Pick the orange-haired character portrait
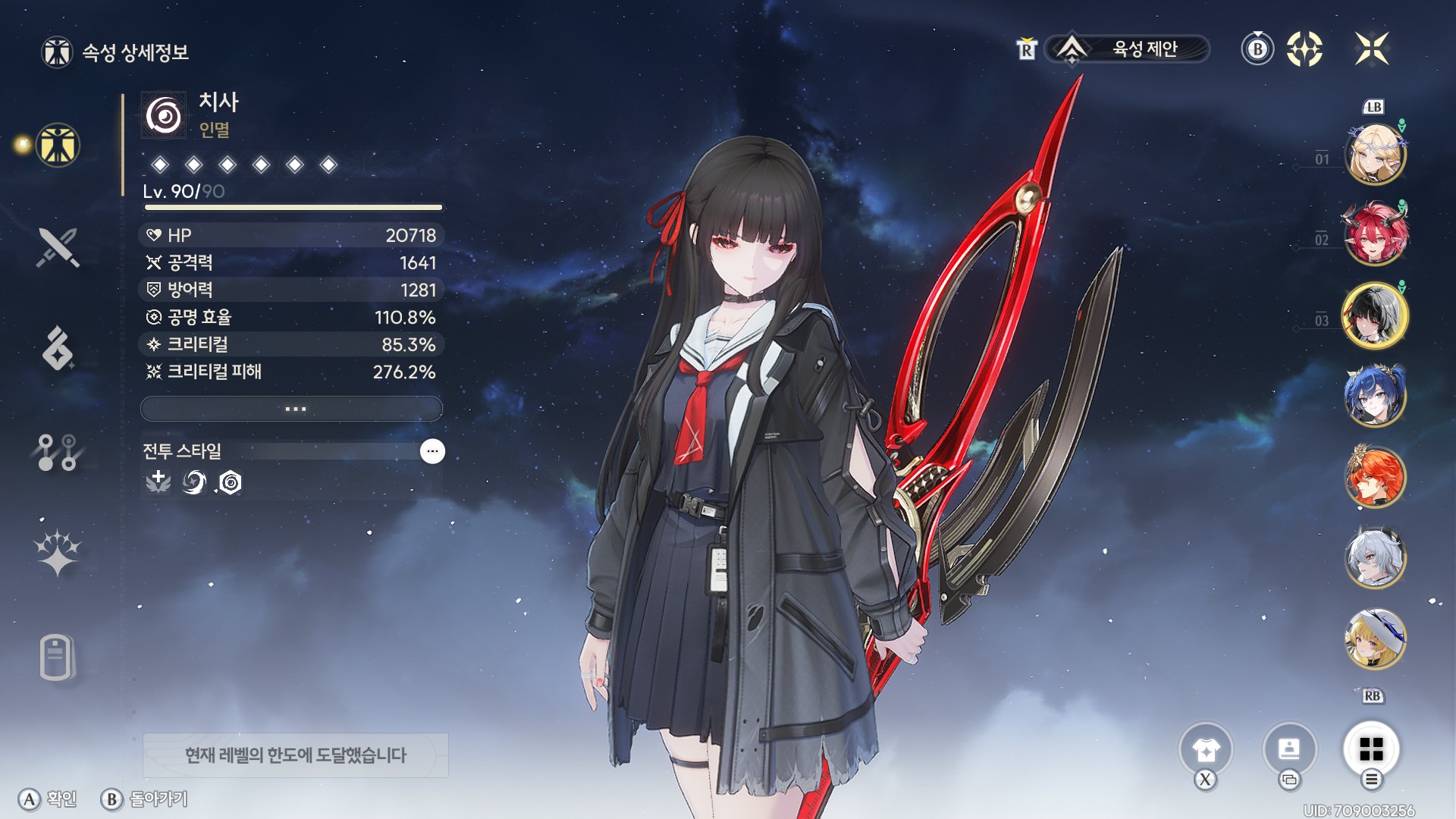The width and height of the screenshot is (1456, 819). pyautogui.click(x=1375, y=477)
